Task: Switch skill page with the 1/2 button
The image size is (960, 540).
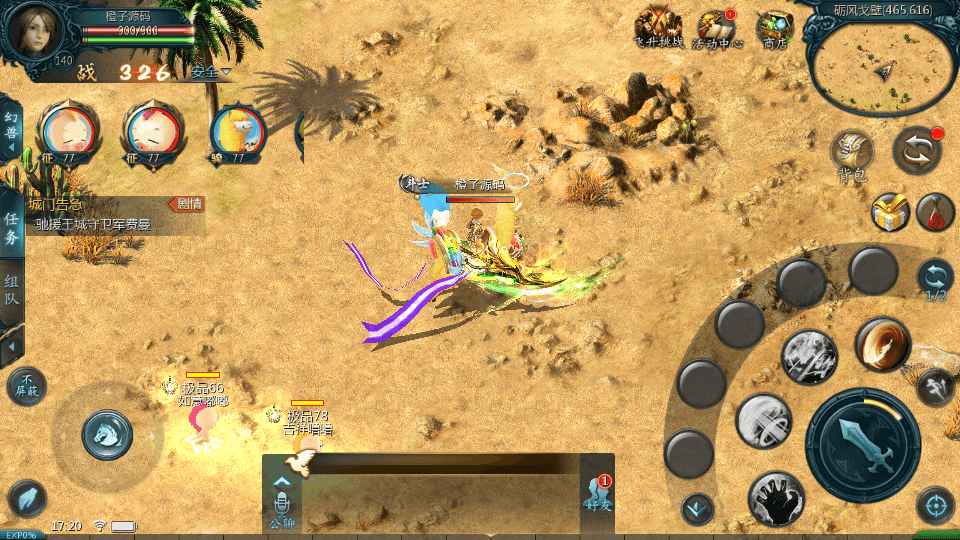Action: tap(935, 279)
